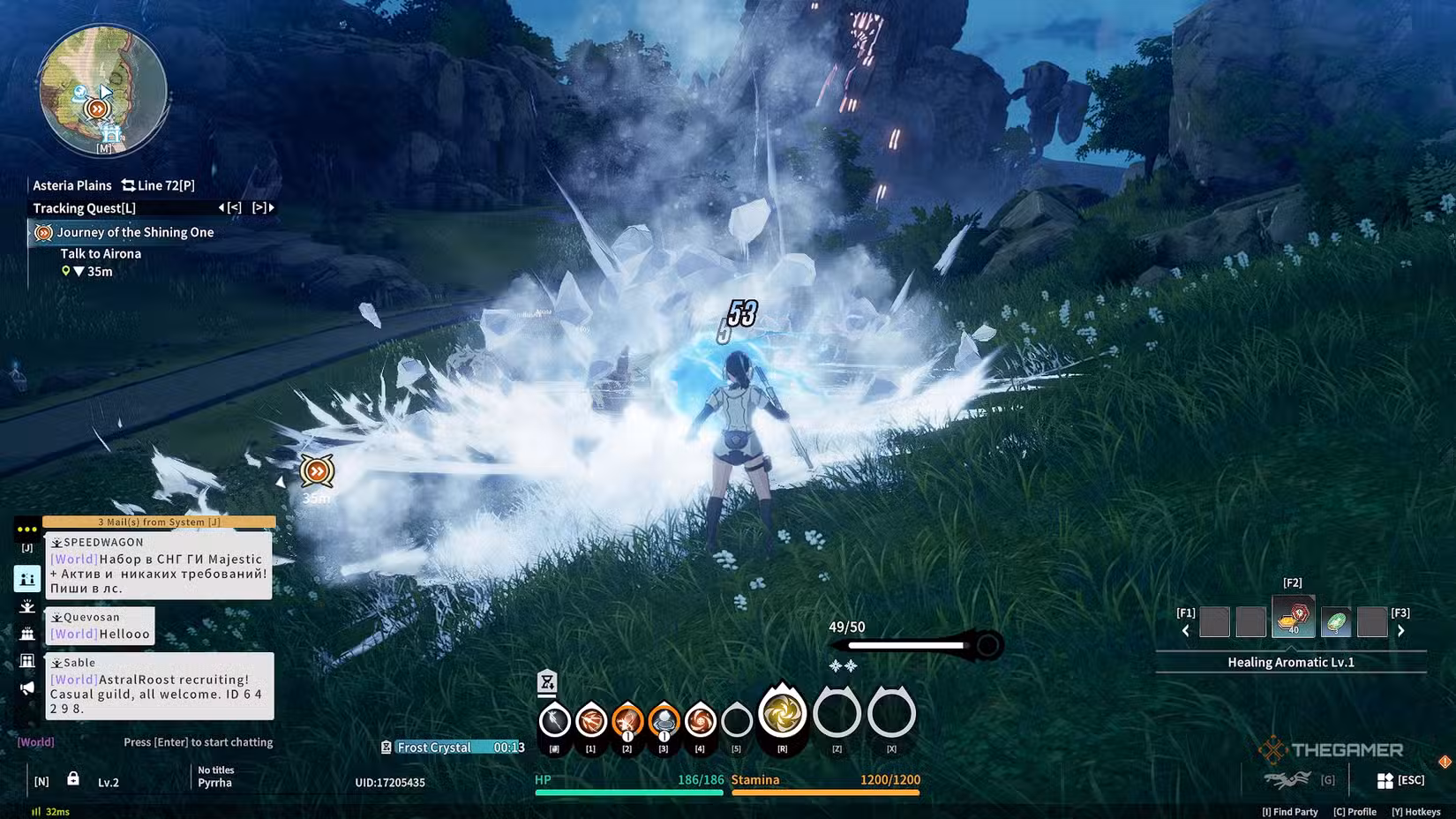Select the green leaf consumable slot
The height and width of the screenshot is (819, 1456).
[1336, 622]
